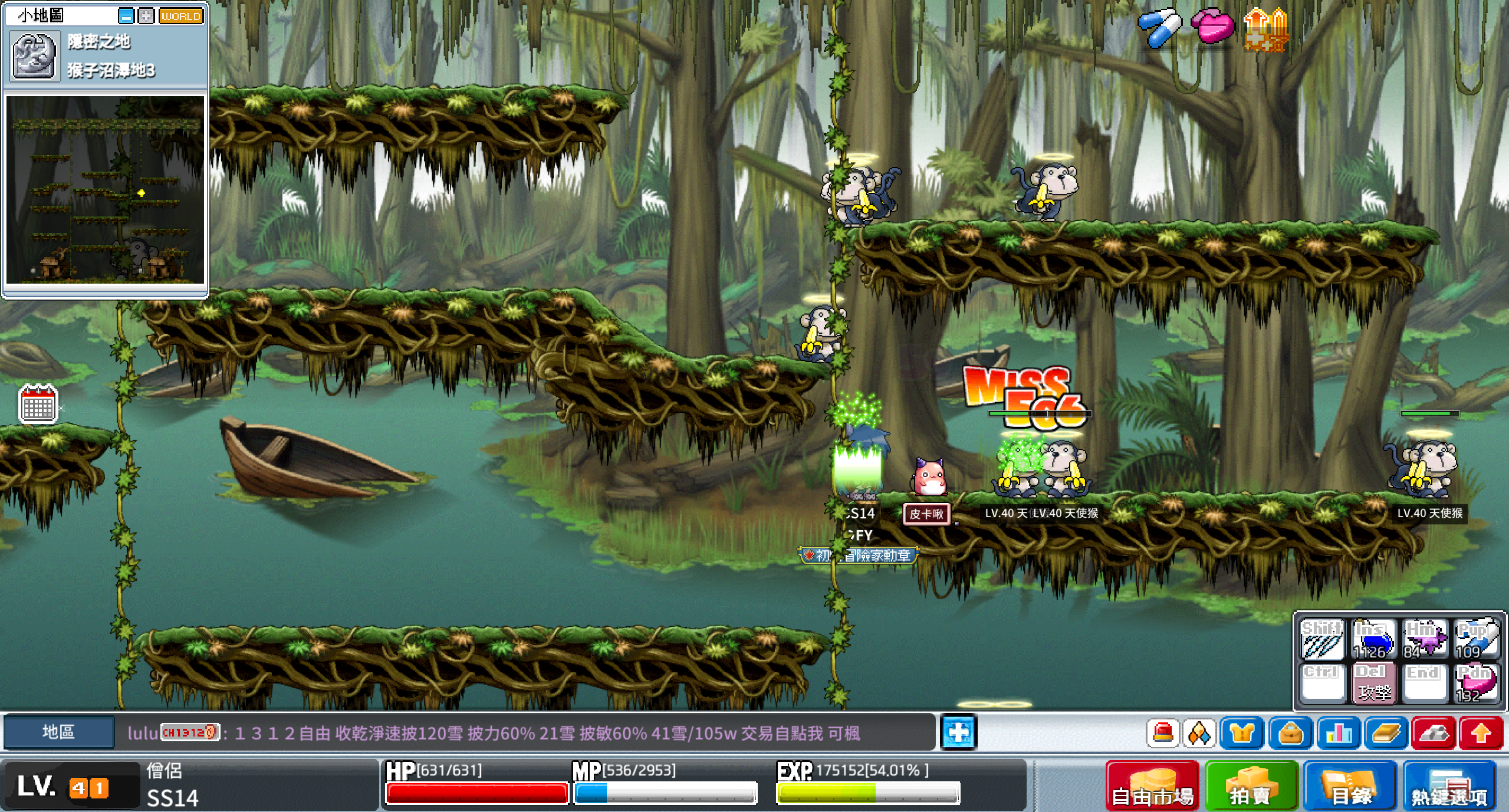Image resolution: width=1509 pixels, height=812 pixels.
Task: Use the blue potion in Ins slot
Action: coord(1373,639)
